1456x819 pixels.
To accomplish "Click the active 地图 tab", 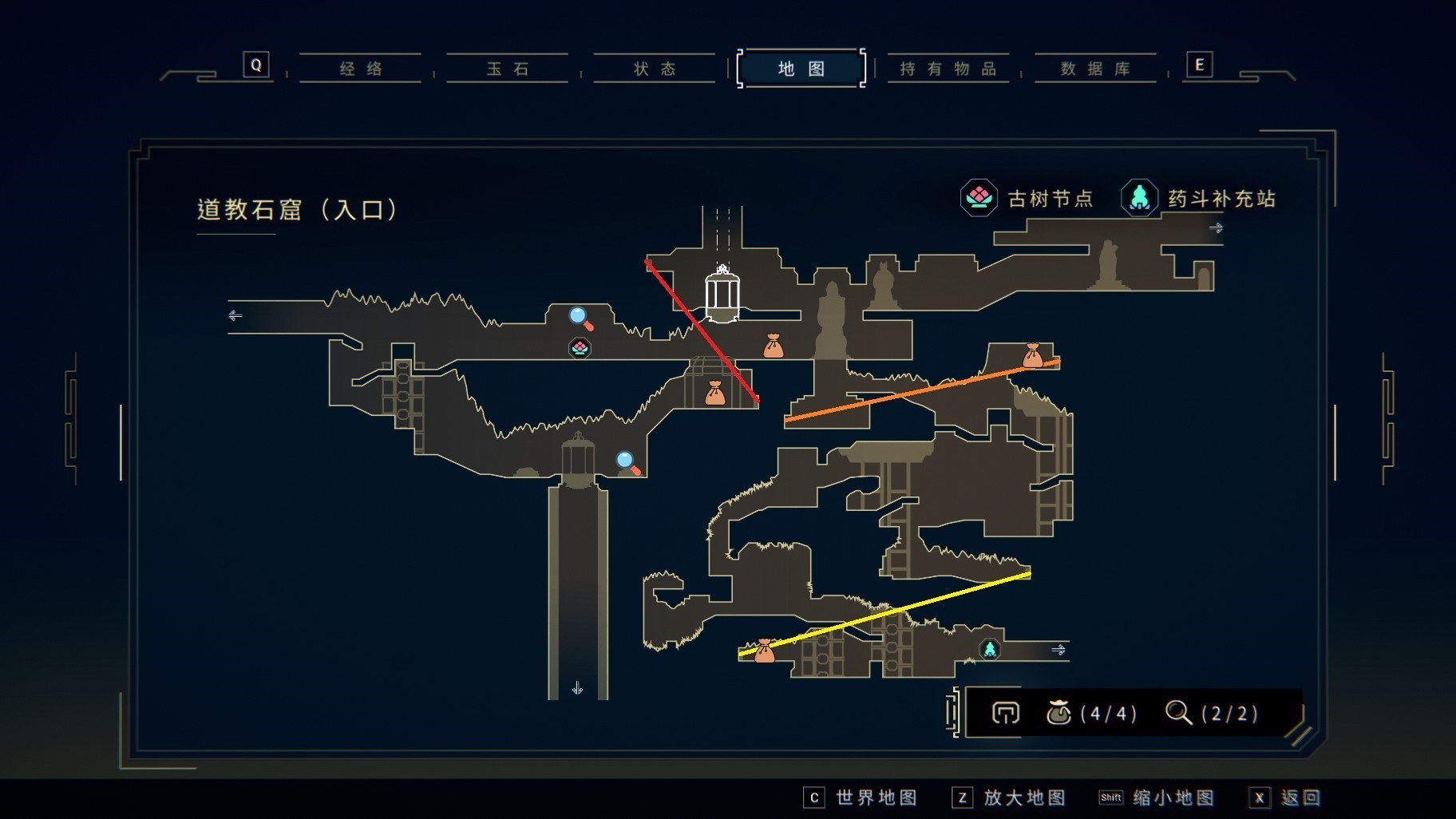I will [x=801, y=69].
